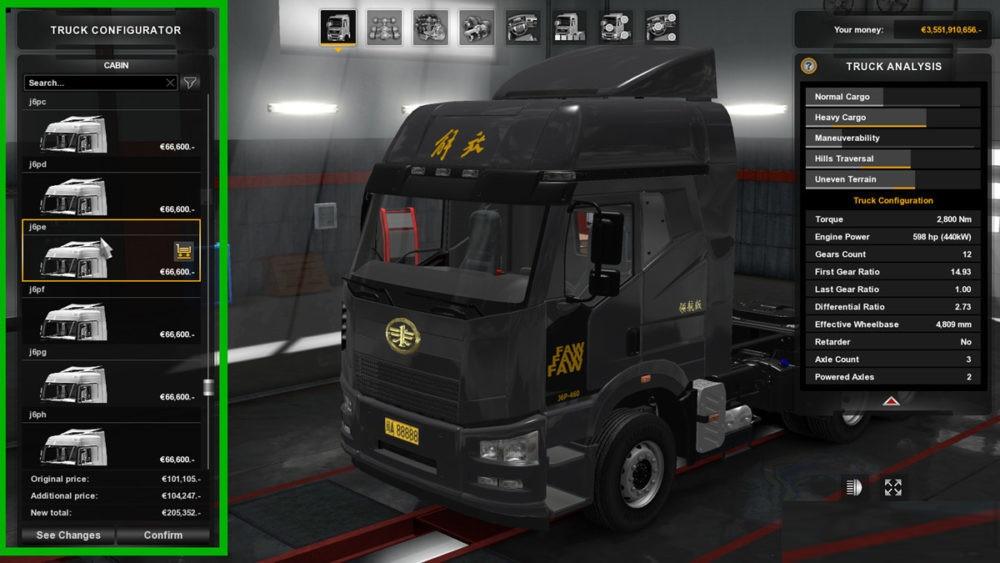The height and width of the screenshot is (563, 1000).
Task: Activate the fullscreen expand arrows icon
Action: click(x=893, y=488)
